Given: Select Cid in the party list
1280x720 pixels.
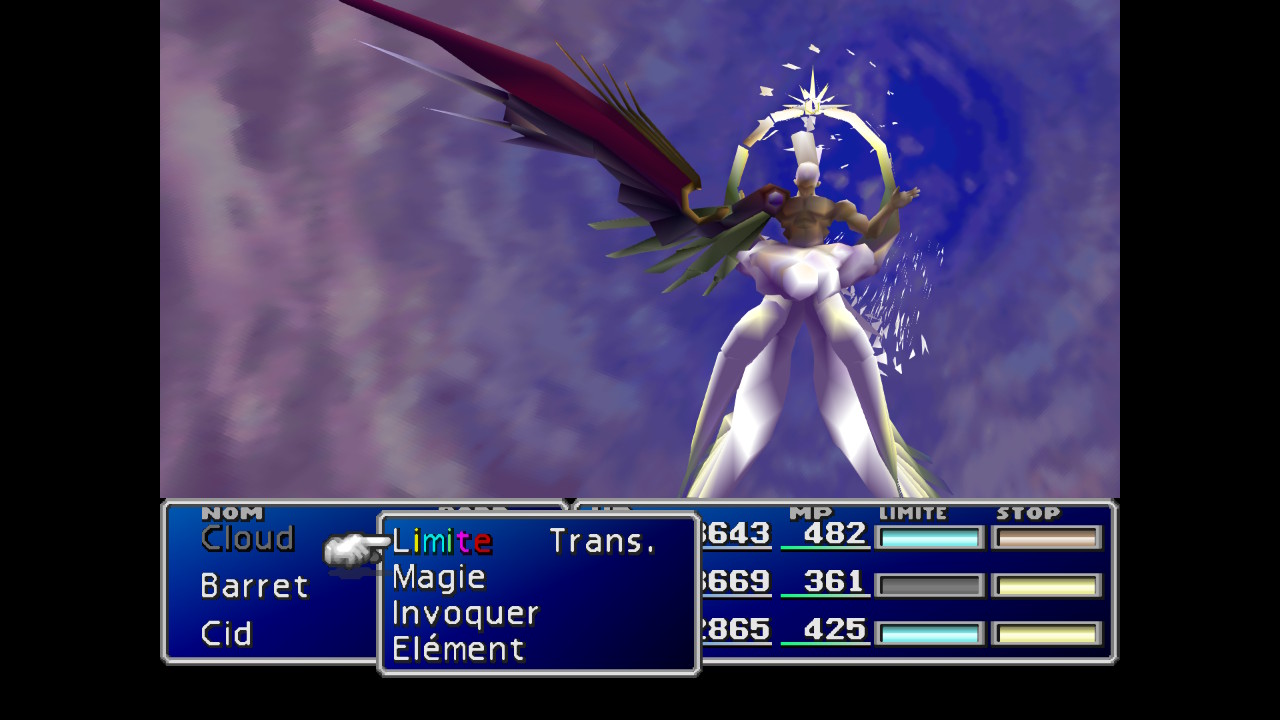Looking at the screenshot, I should click(226, 634).
